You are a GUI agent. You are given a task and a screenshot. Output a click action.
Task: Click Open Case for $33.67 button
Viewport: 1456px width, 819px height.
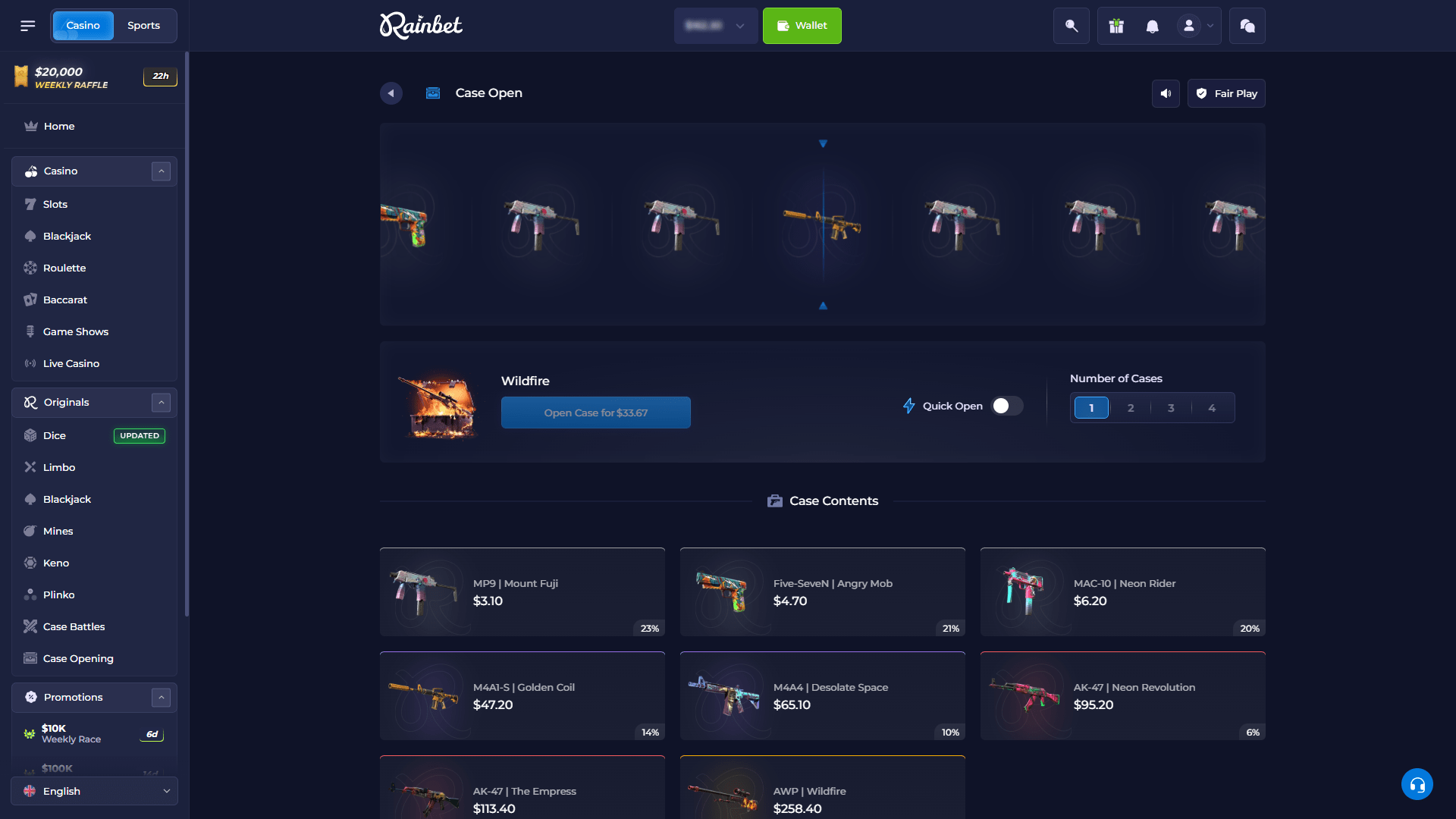(596, 413)
